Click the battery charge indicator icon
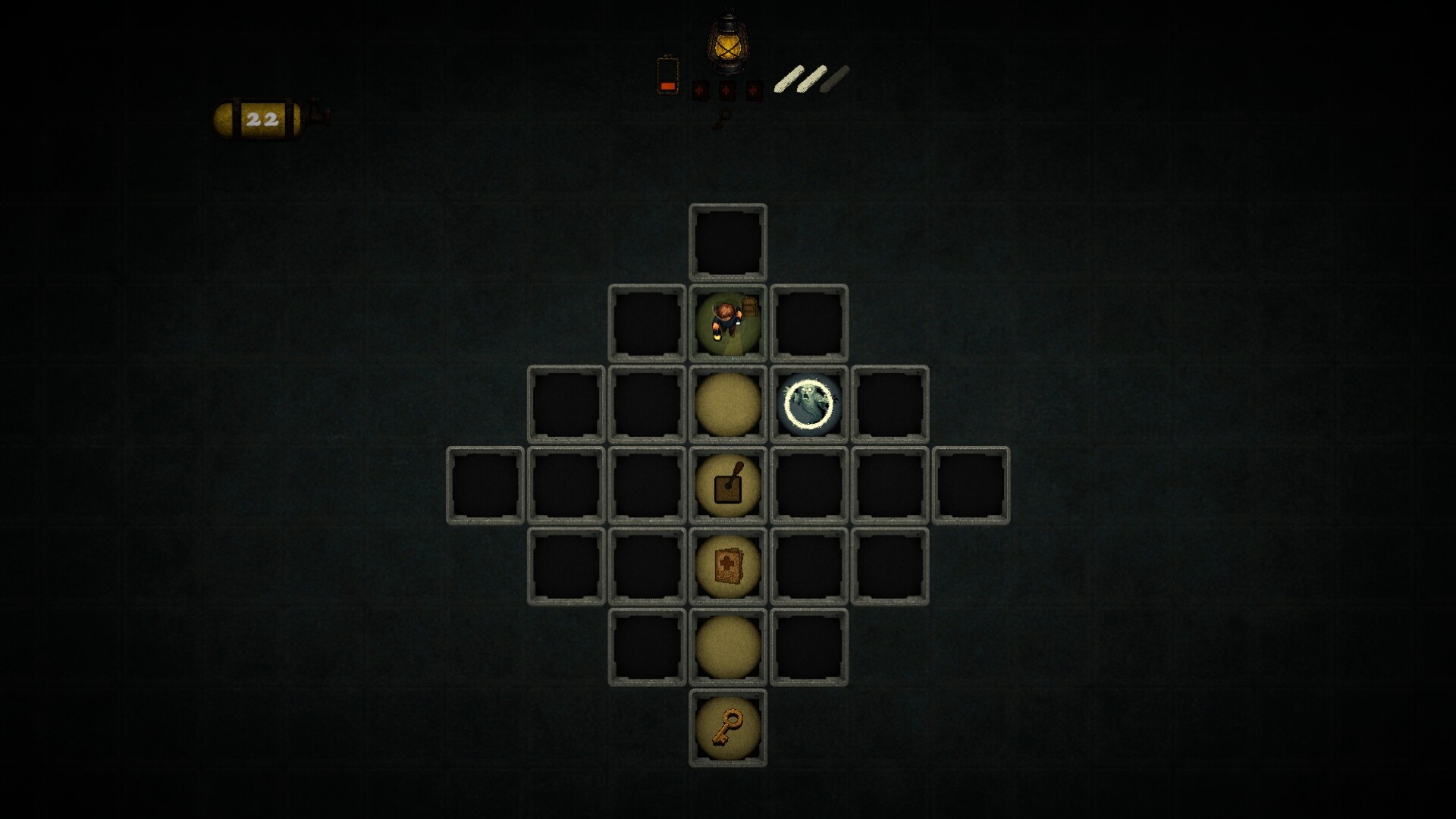The image size is (1456, 819). (666, 76)
